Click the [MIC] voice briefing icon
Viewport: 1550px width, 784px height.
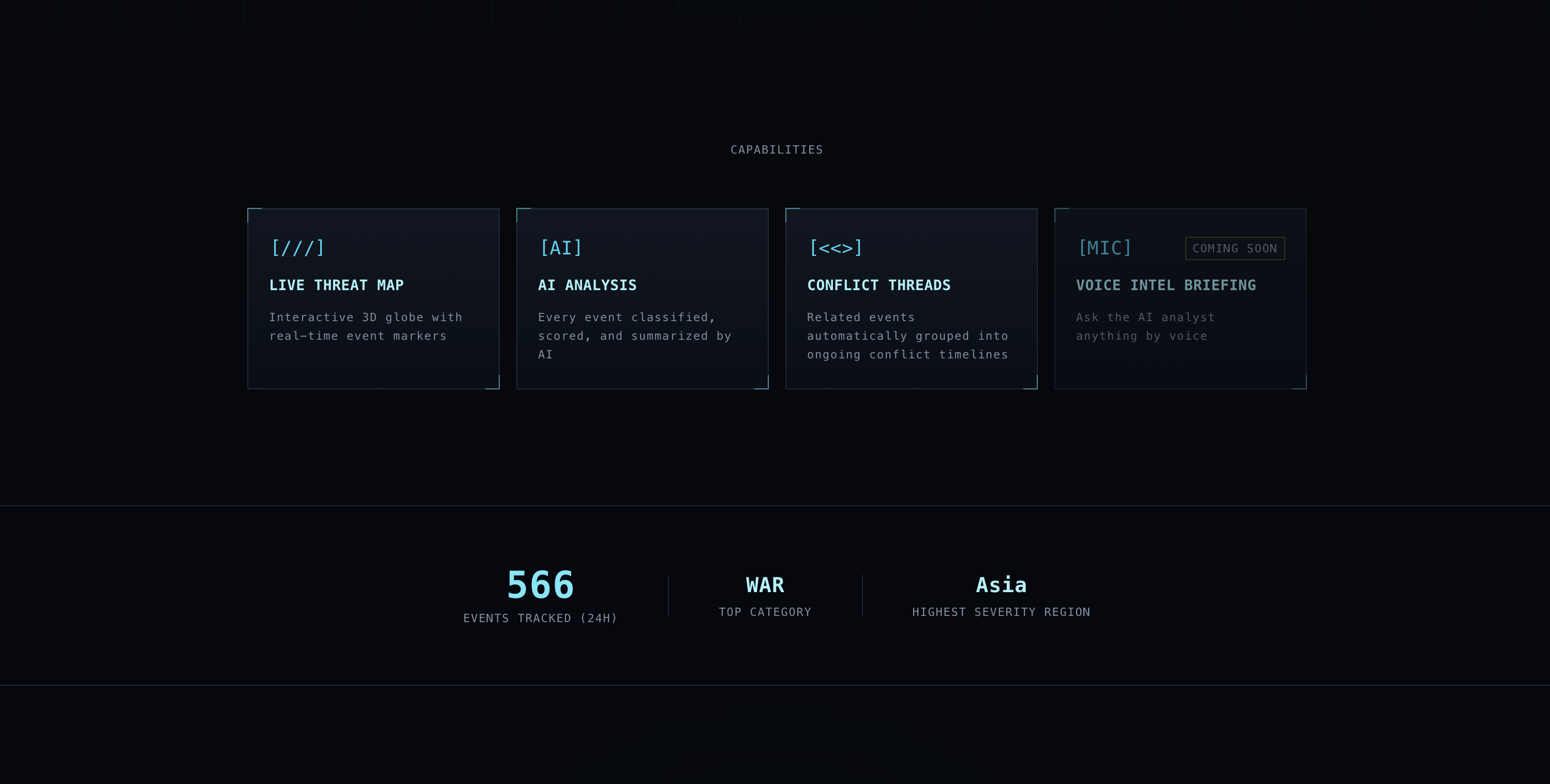click(1106, 247)
